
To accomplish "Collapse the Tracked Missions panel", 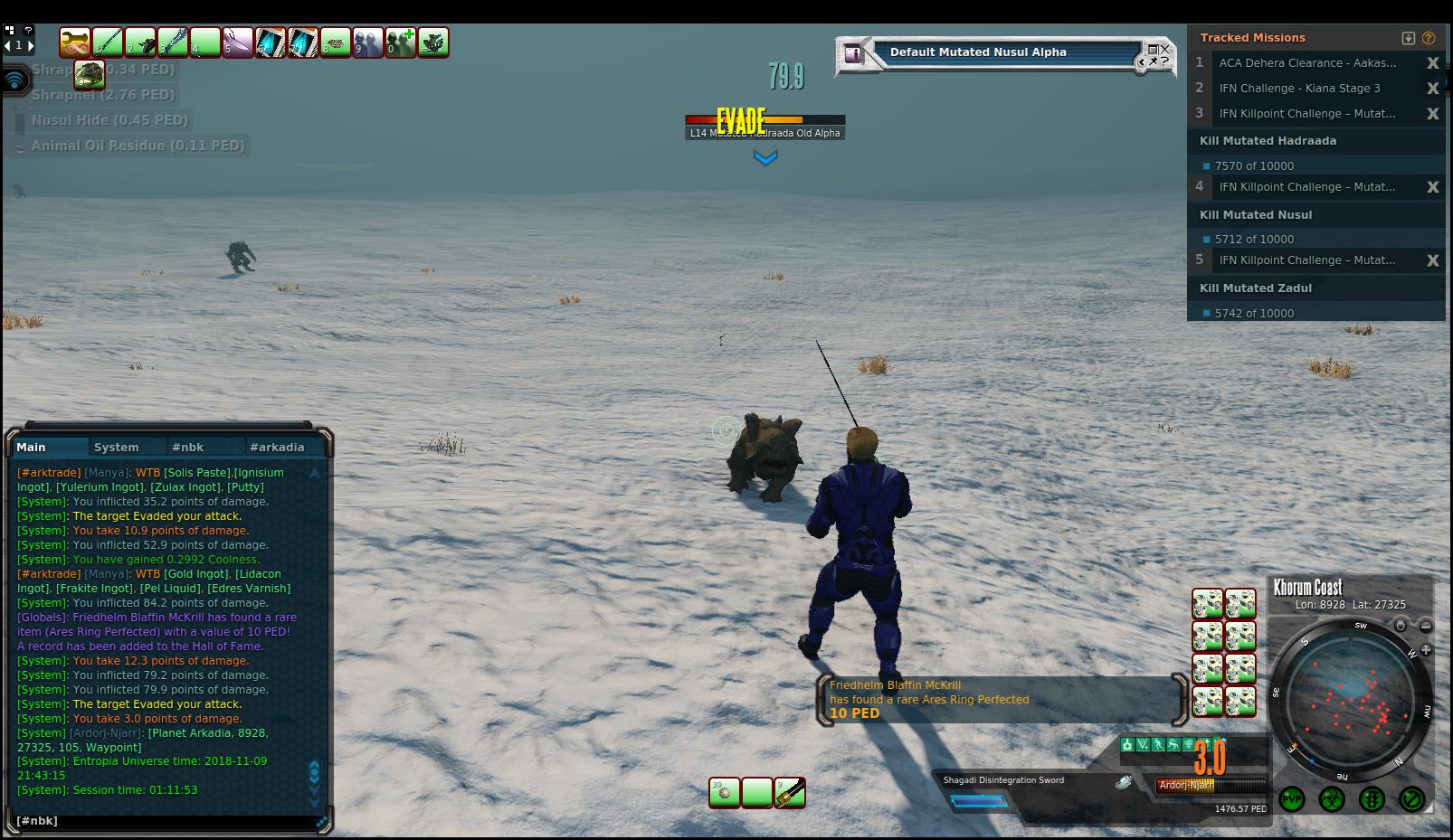I will pyautogui.click(x=1409, y=38).
